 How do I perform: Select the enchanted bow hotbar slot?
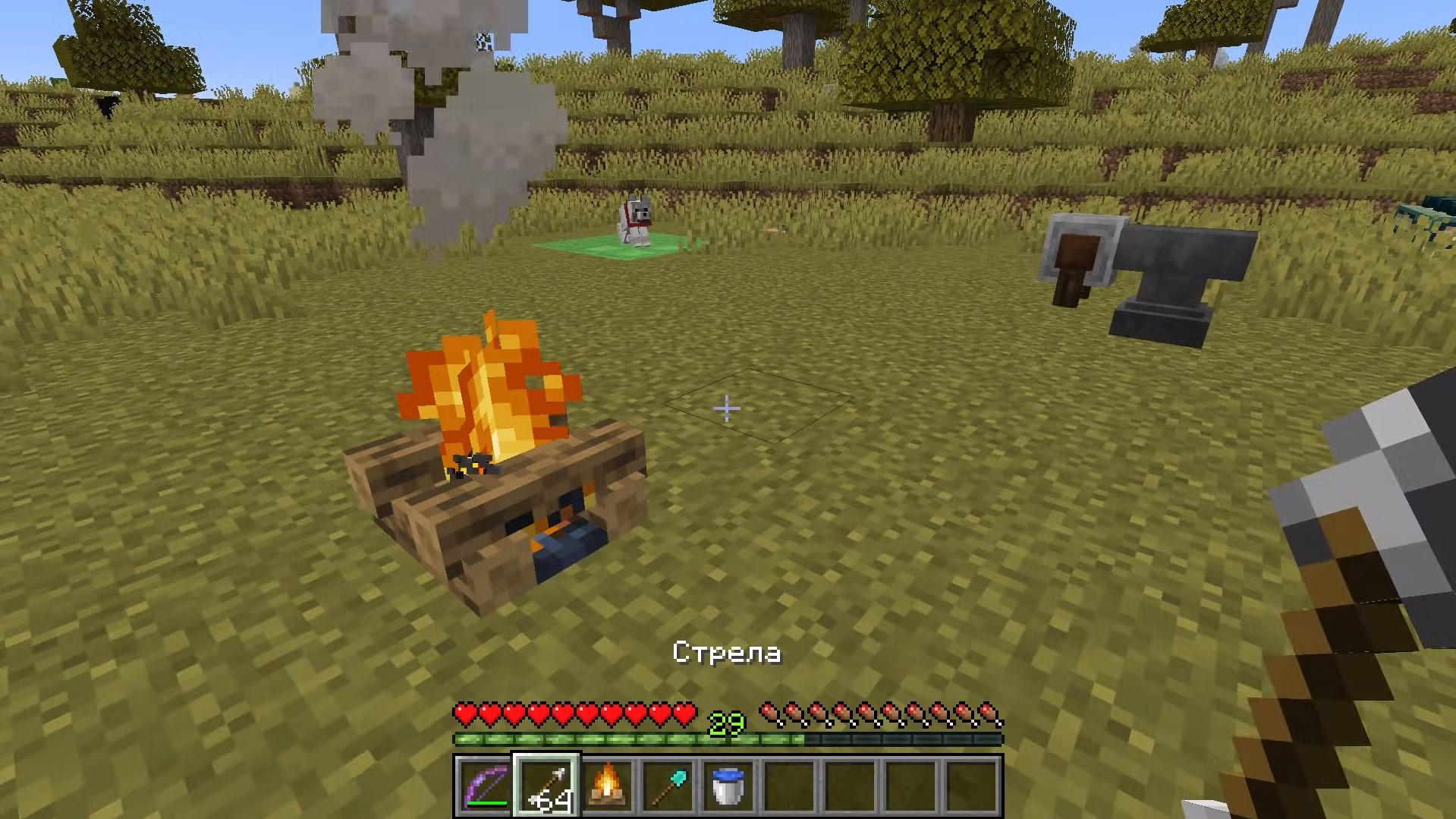[x=486, y=786]
